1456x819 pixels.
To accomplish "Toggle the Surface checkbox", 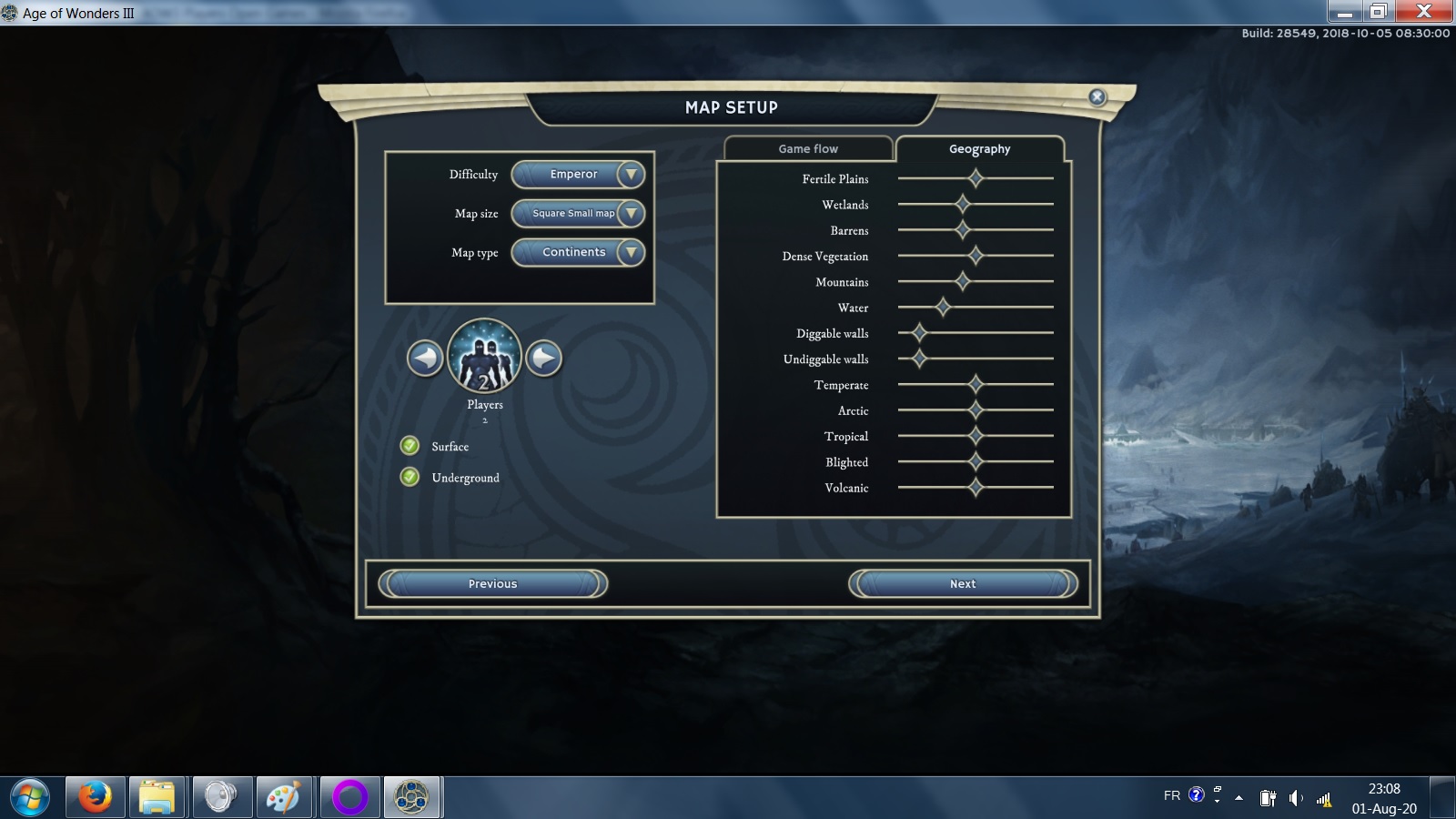I will pos(410,446).
